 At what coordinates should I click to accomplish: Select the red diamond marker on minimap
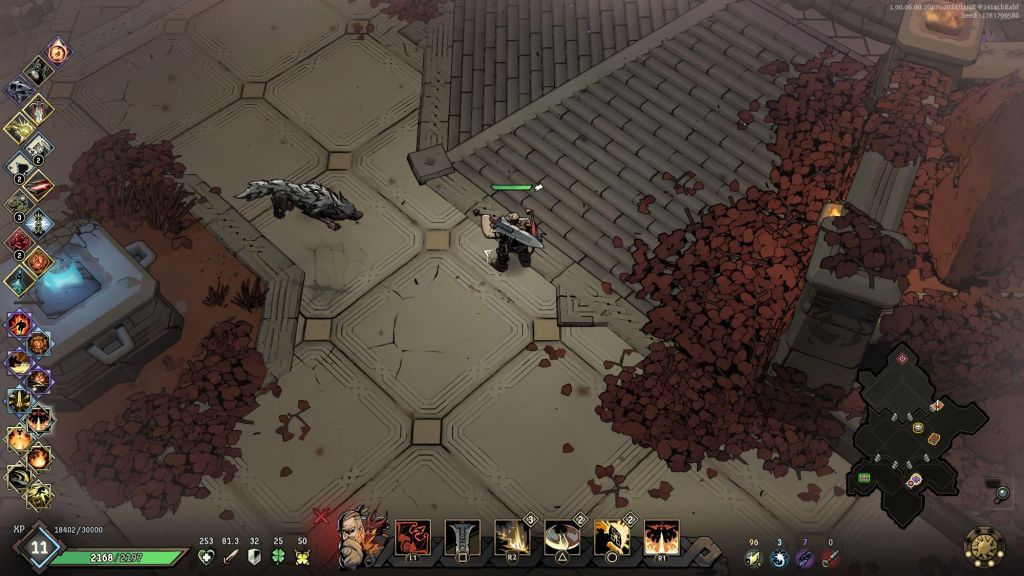pos(902,358)
